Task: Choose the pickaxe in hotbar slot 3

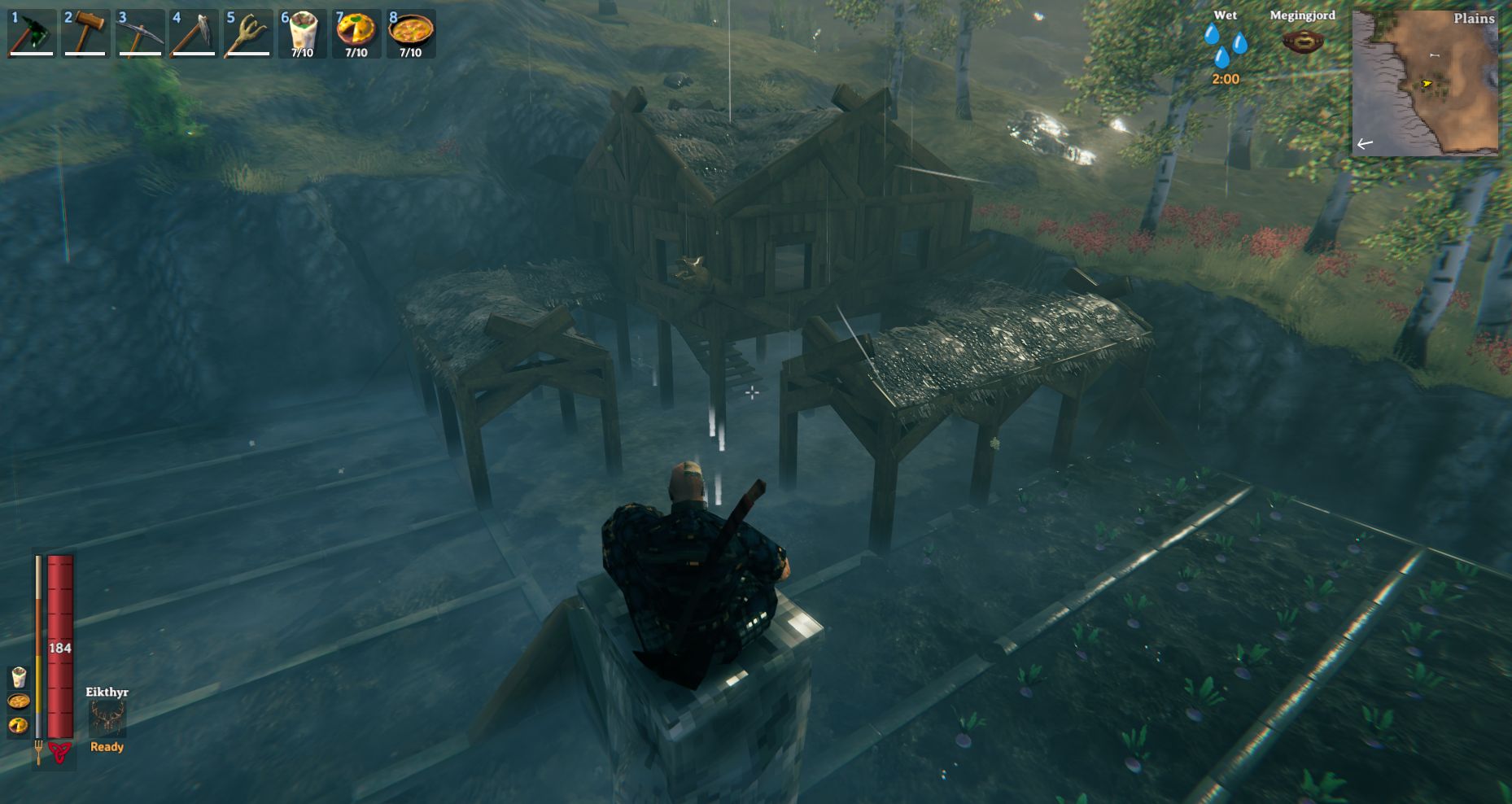Action: coord(140,33)
